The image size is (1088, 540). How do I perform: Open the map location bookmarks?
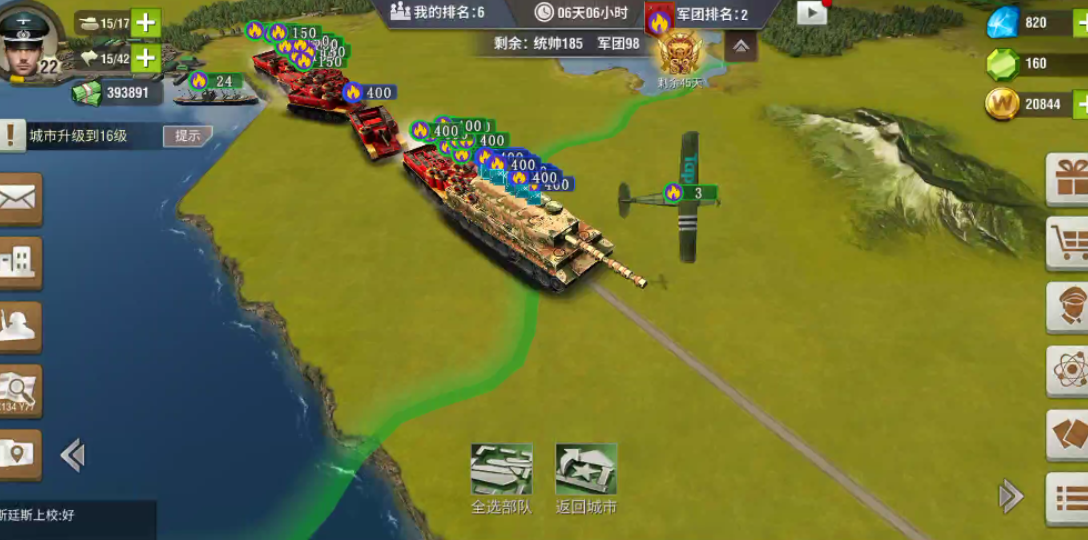tap(20, 455)
